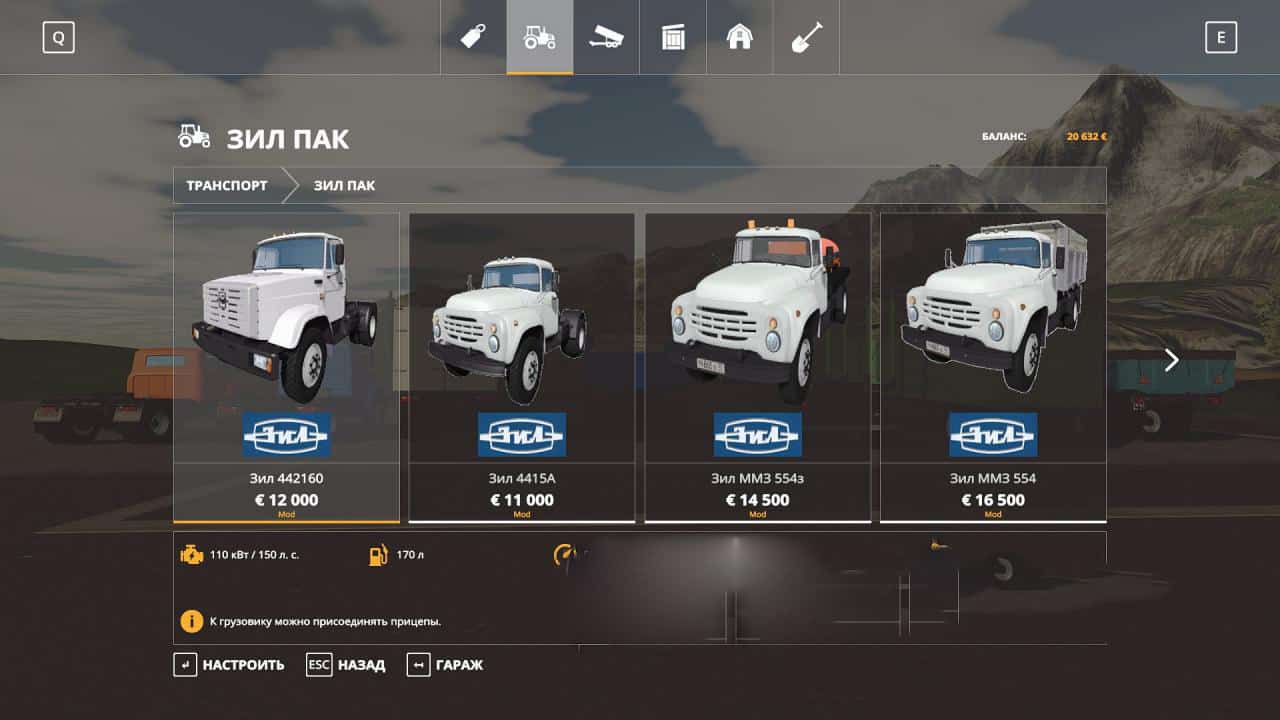This screenshot has width=1280, height=720.
Task: Go back to ТРАНСПОРТ breadcrumb
Action: coord(227,186)
